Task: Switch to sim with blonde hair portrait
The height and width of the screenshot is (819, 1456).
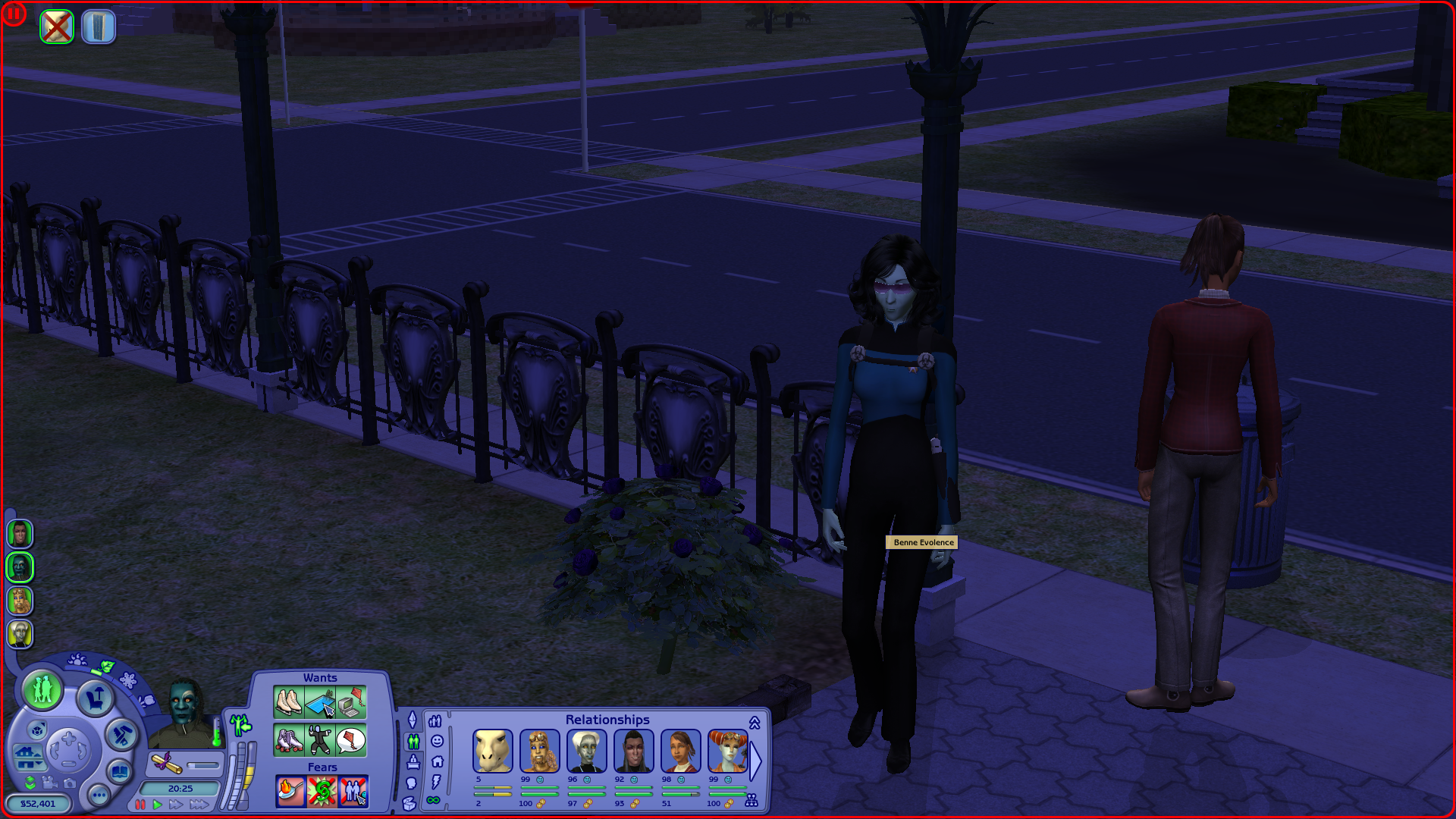Action: click(20, 601)
